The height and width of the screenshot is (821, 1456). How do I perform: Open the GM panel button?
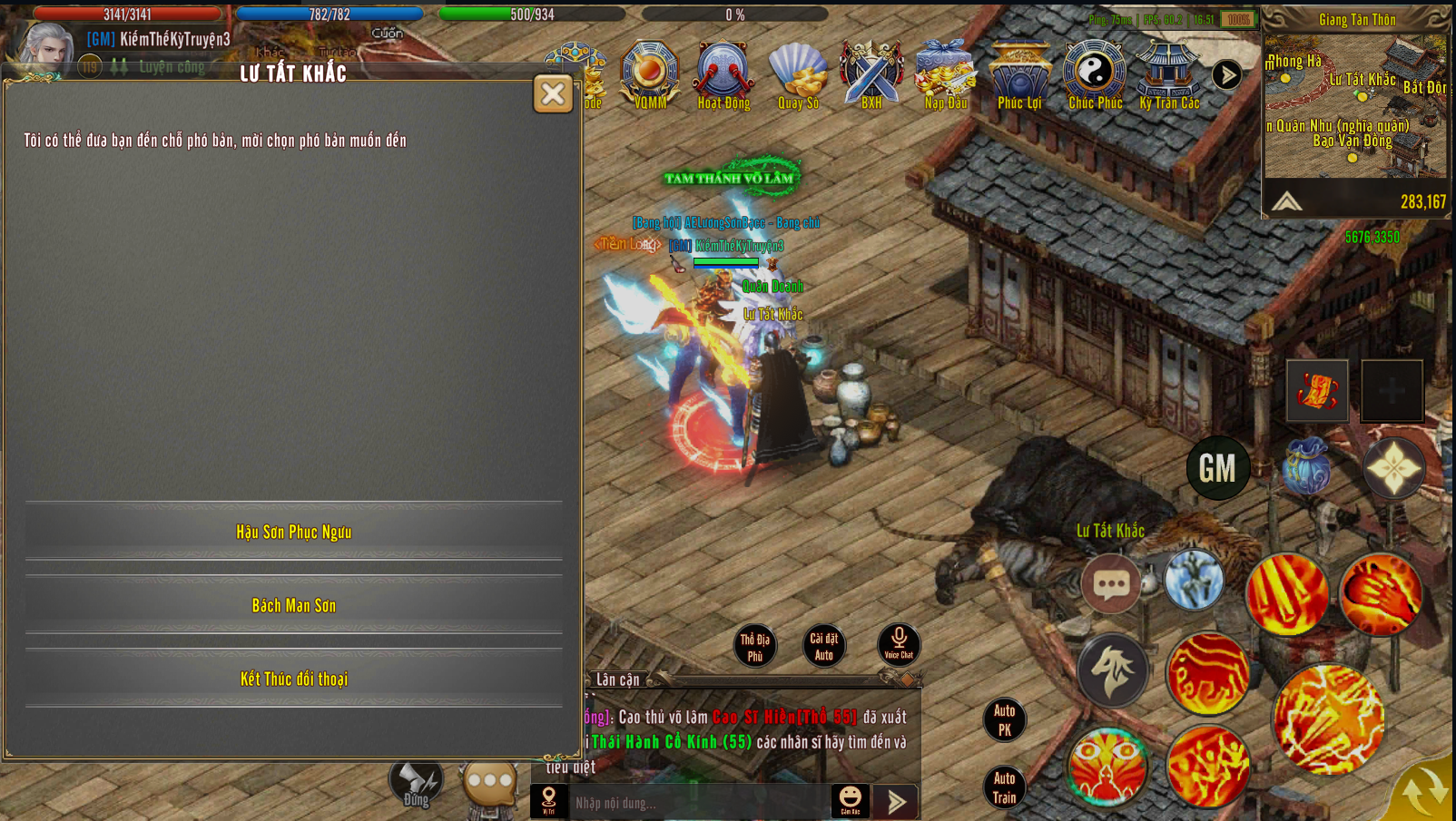click(x=1218, y=468)
